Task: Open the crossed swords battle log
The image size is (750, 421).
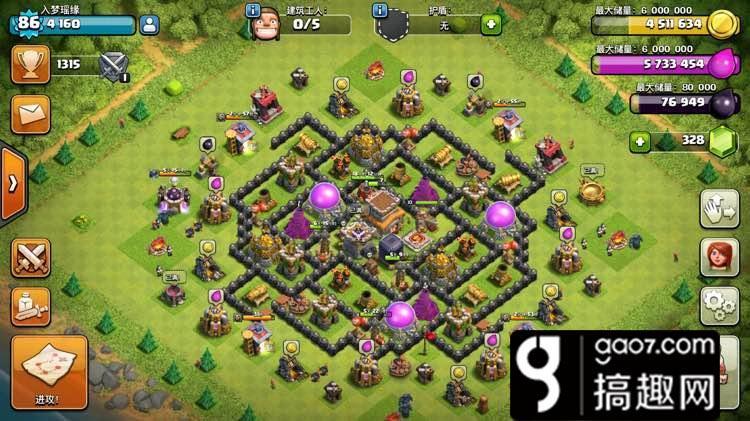Action: point(29,257)
